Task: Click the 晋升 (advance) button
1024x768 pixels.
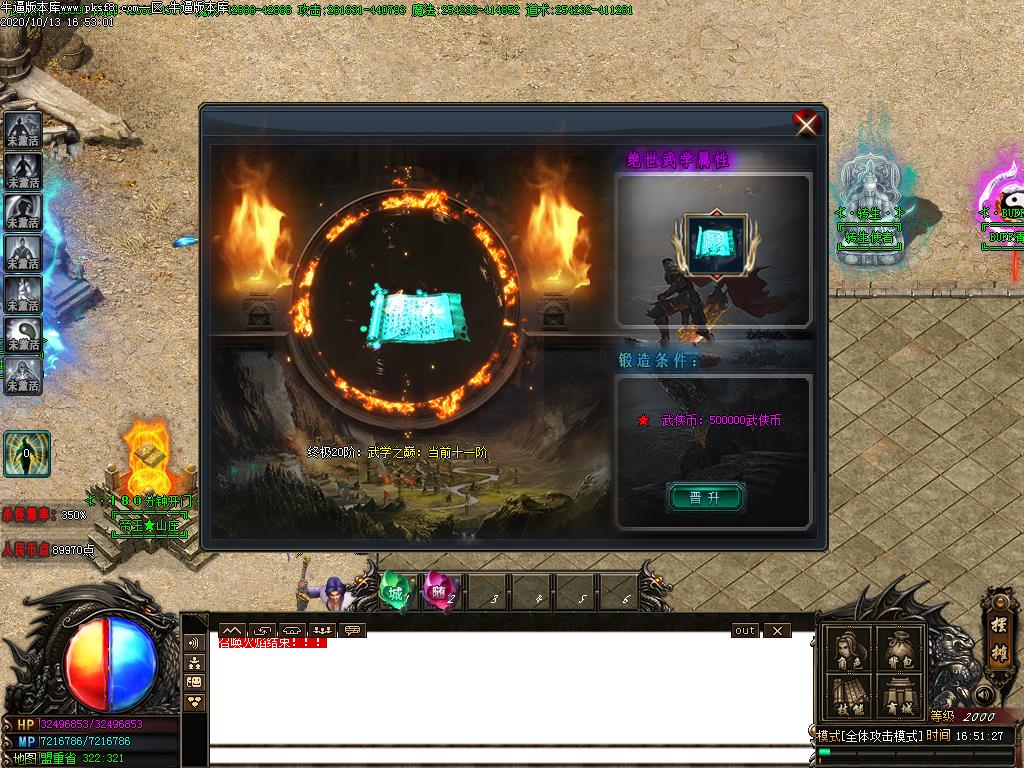Action: pos(705,497)
